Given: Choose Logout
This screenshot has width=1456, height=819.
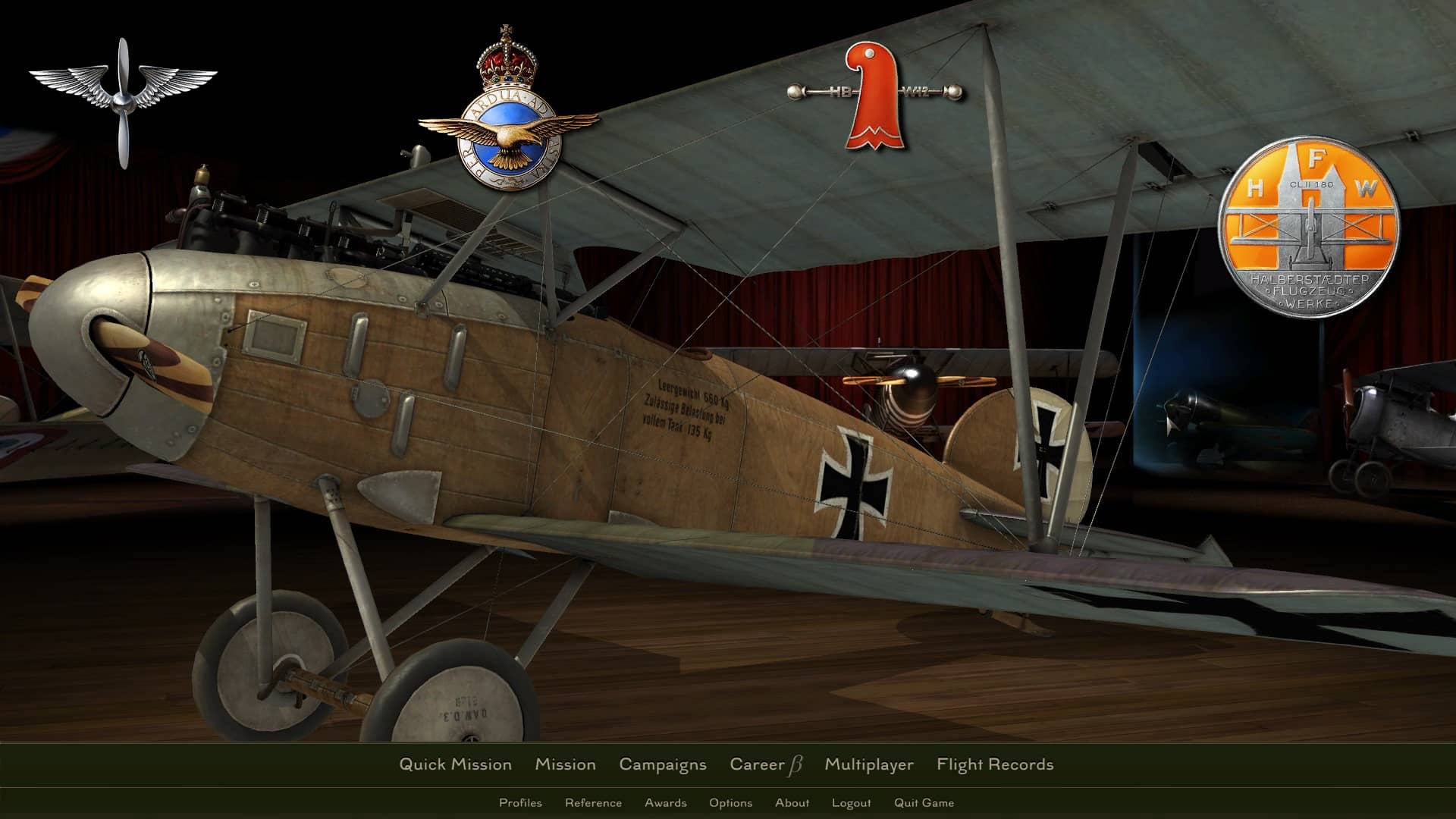Looking at the screenshot, I should (851, 802).
